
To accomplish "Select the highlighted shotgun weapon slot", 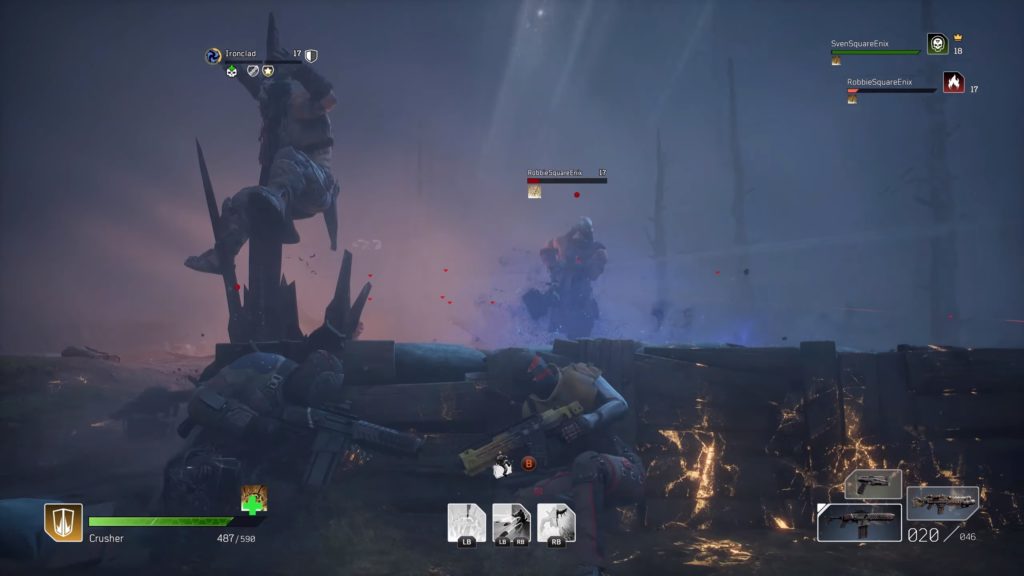I will tap(859, 522).
